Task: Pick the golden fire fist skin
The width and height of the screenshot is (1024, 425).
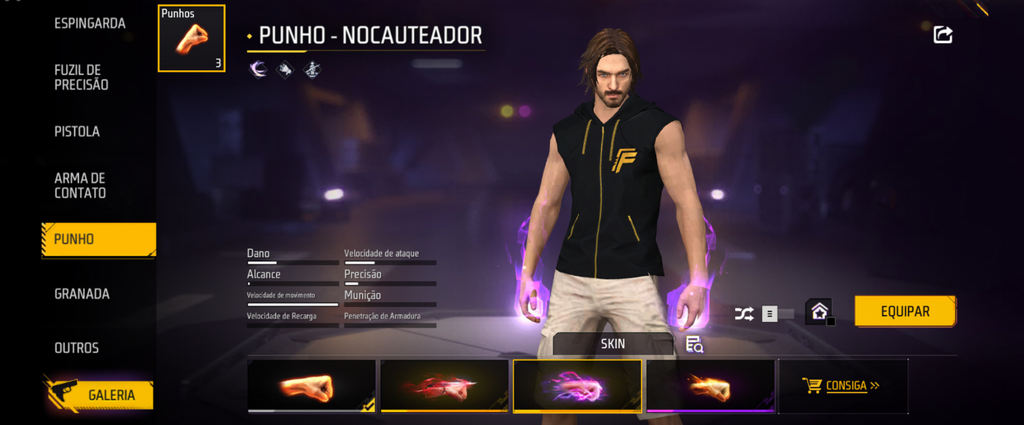Action: tap(710, 386)
